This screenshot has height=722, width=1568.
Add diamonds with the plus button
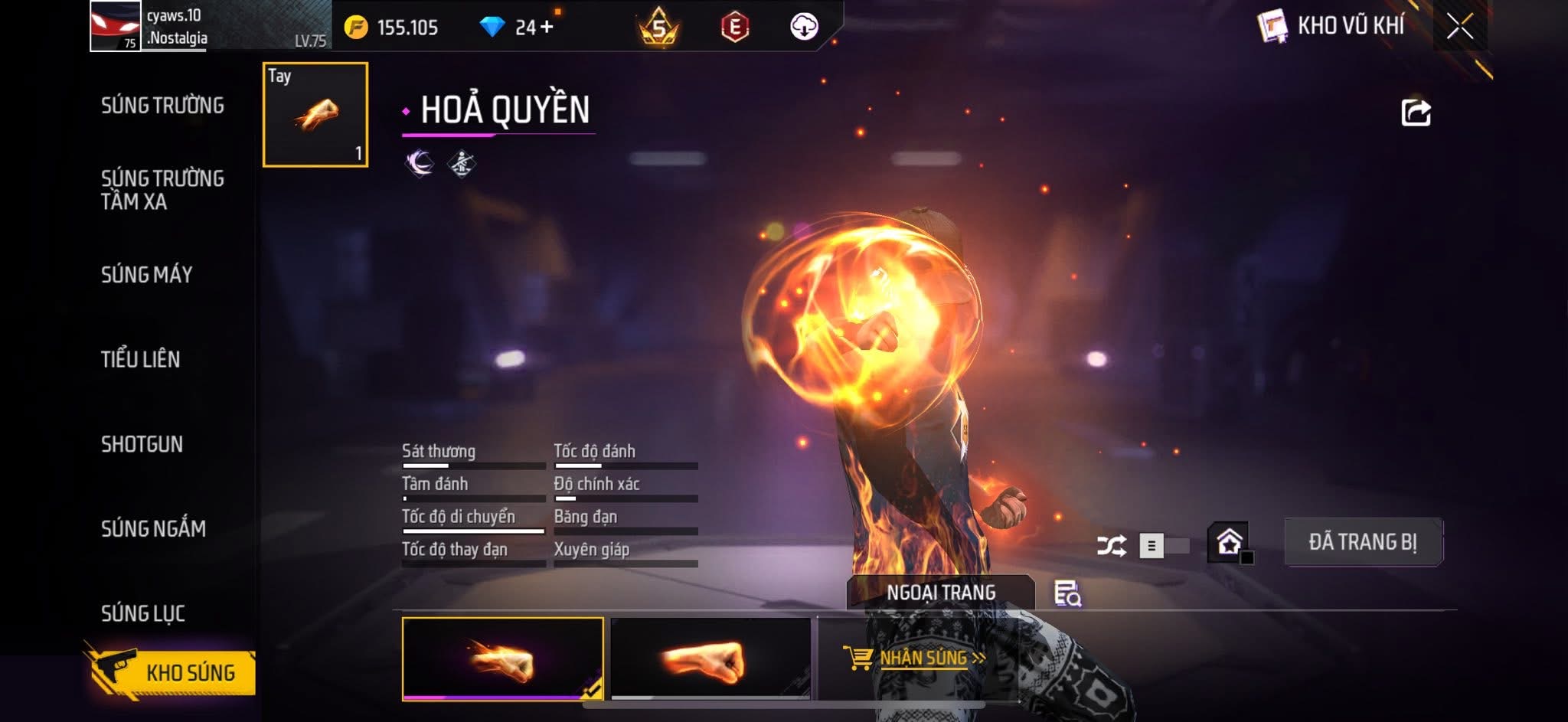546,28
